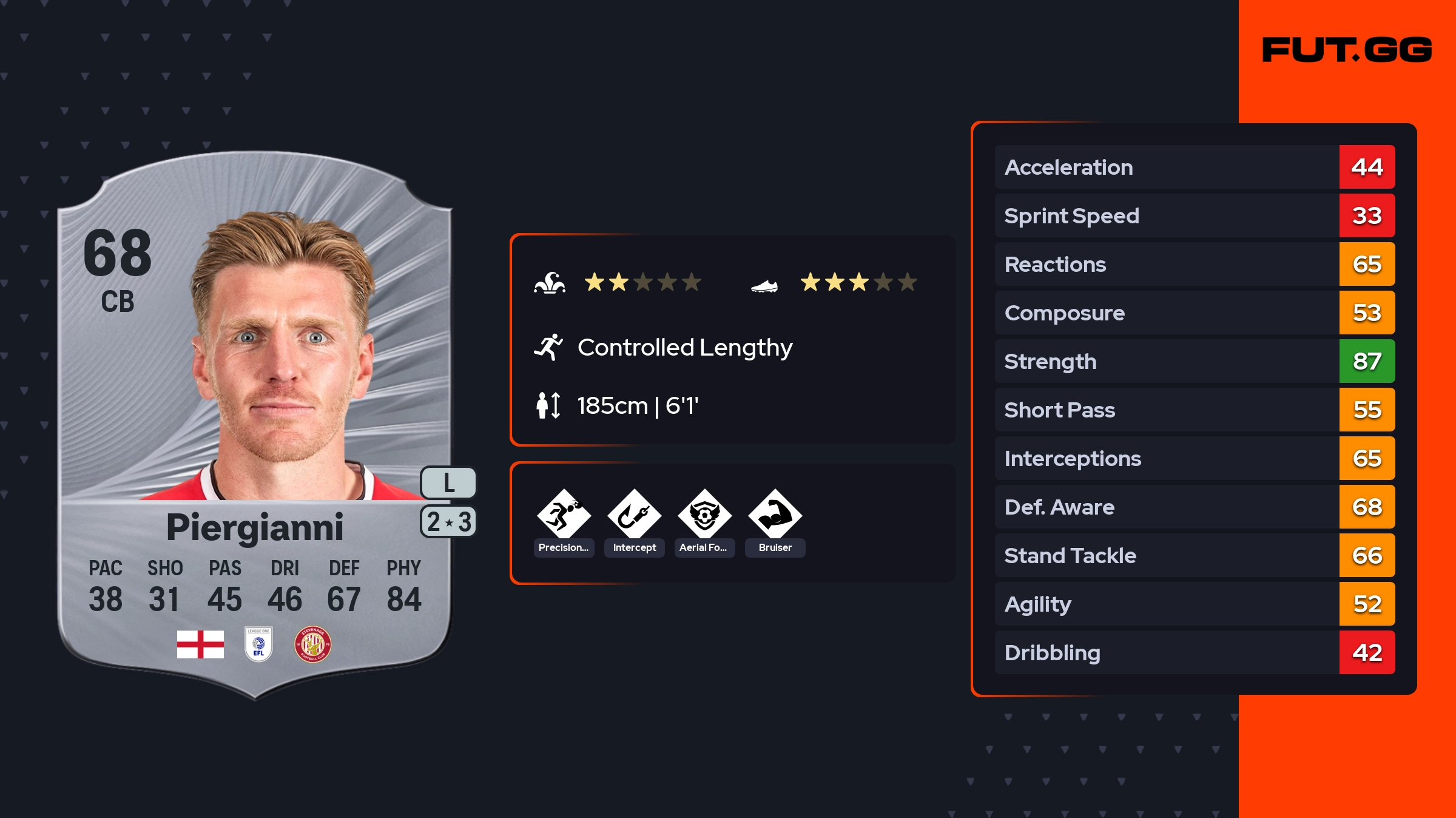1456x818 pixels.
Task: Choose the Intercept playstyle icon
Action: tap(634, 515)
